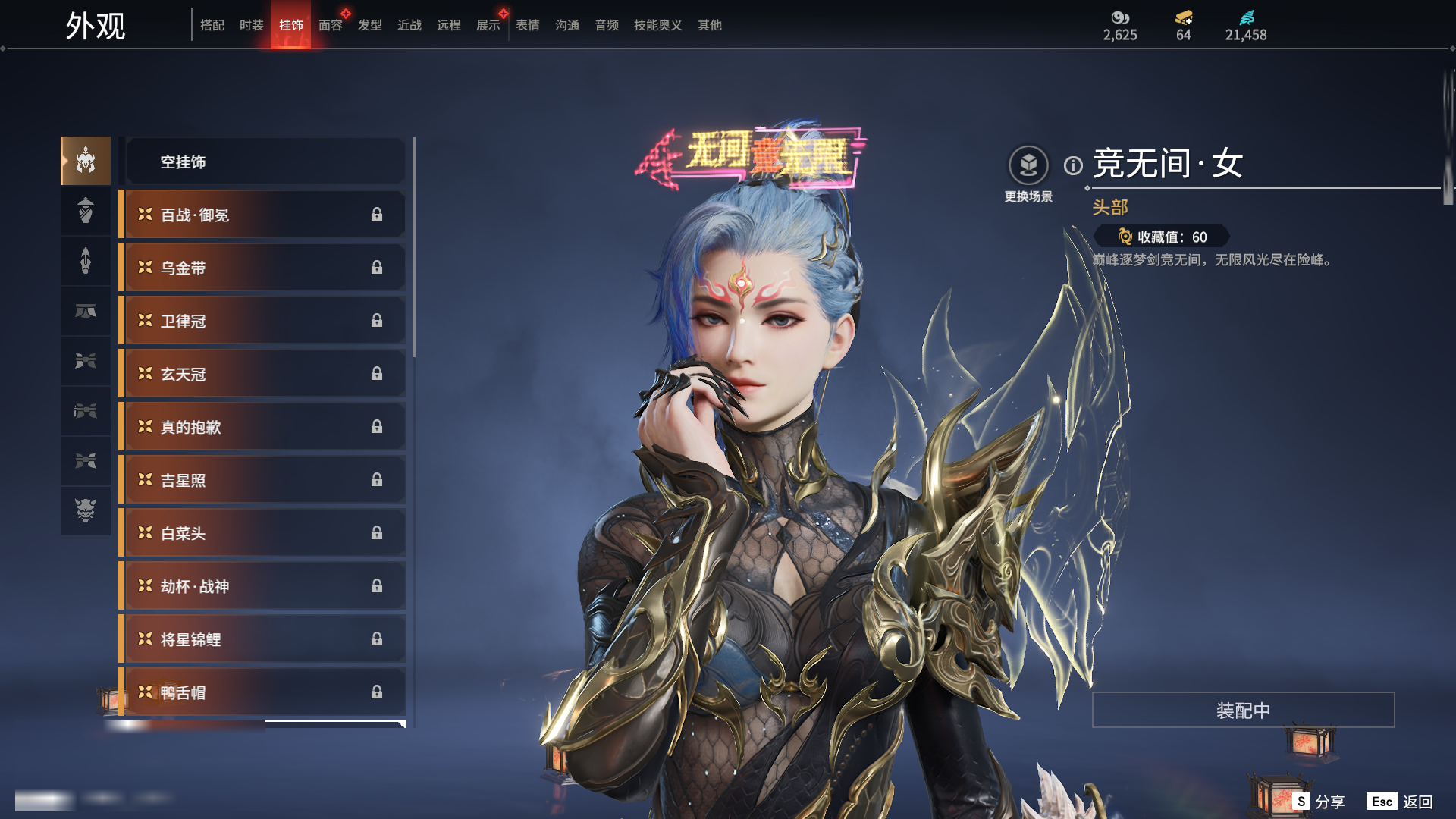Select the 面容 tab
Screen dimensions: 1456x819
pos(330,25)
